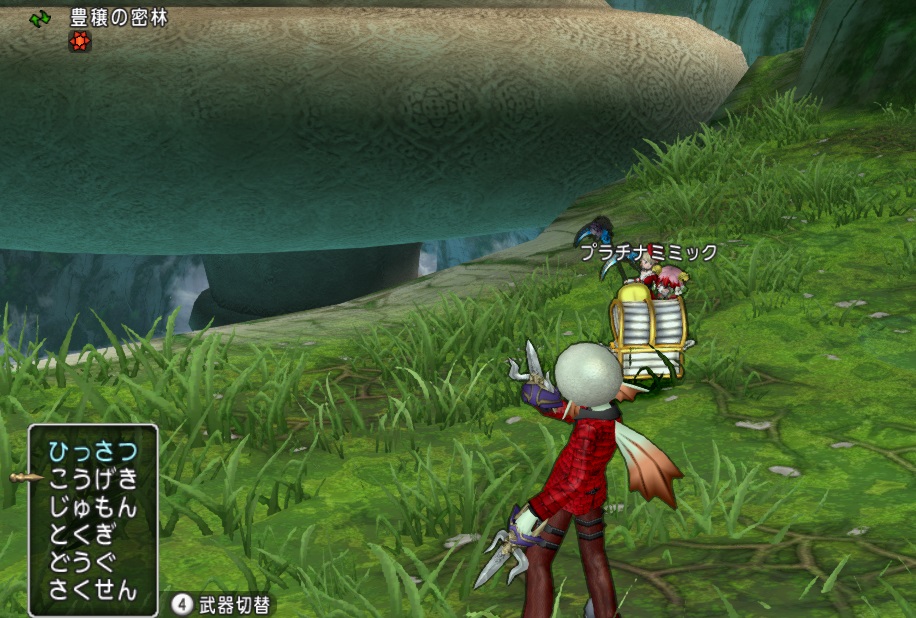Viewport: 916px width, 618px height.
Task: Click the red status icon under 豊穣の密林
Action: click(x=80, y=41)
